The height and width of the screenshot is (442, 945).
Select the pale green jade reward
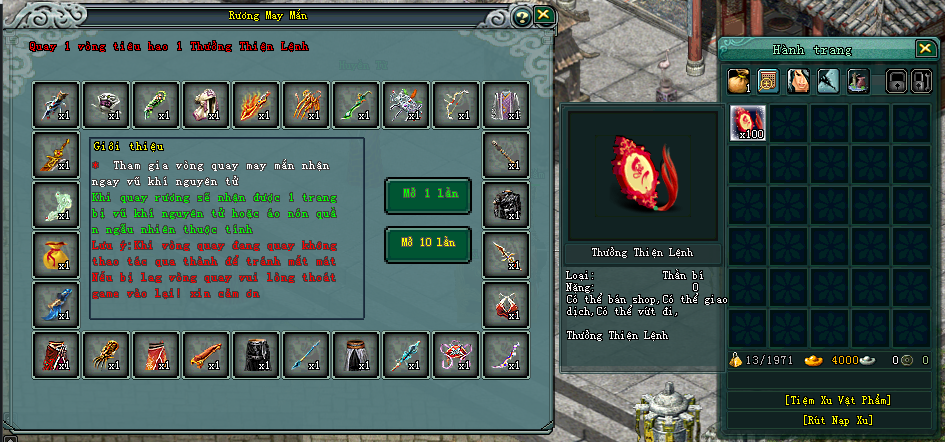[x=55, y=203]
